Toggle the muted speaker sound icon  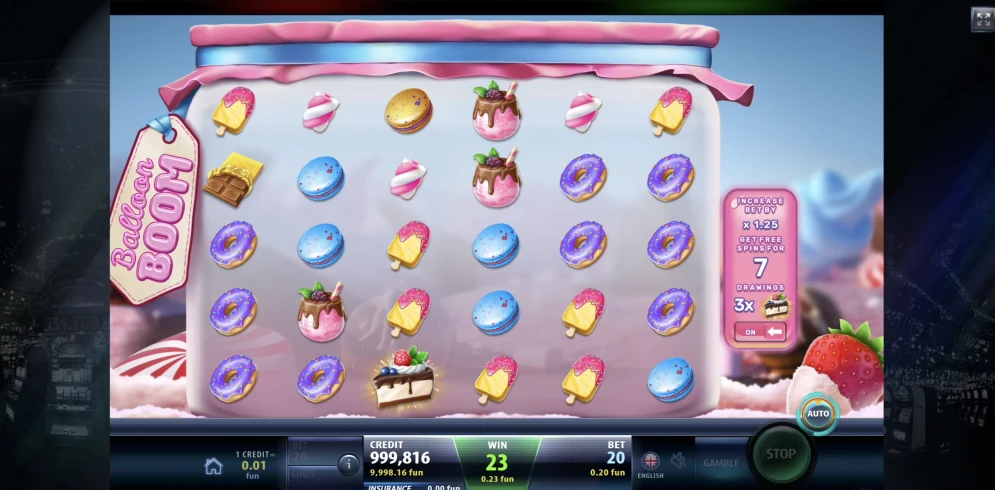tap(679, 461)
